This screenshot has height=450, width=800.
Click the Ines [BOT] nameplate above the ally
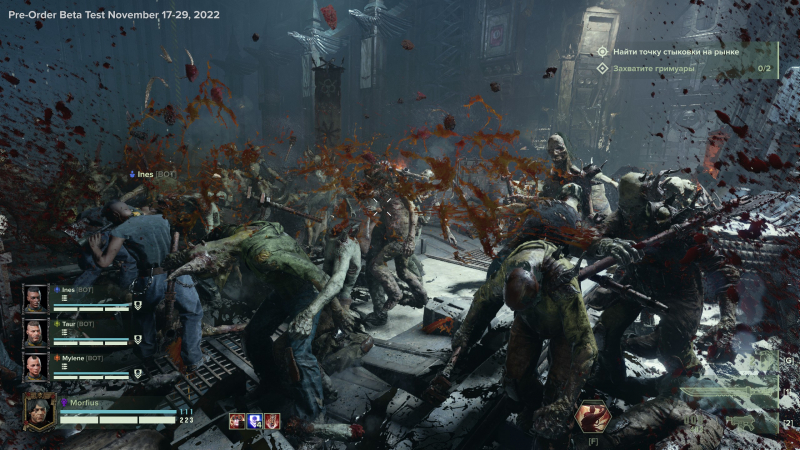(x=155, y=174)
